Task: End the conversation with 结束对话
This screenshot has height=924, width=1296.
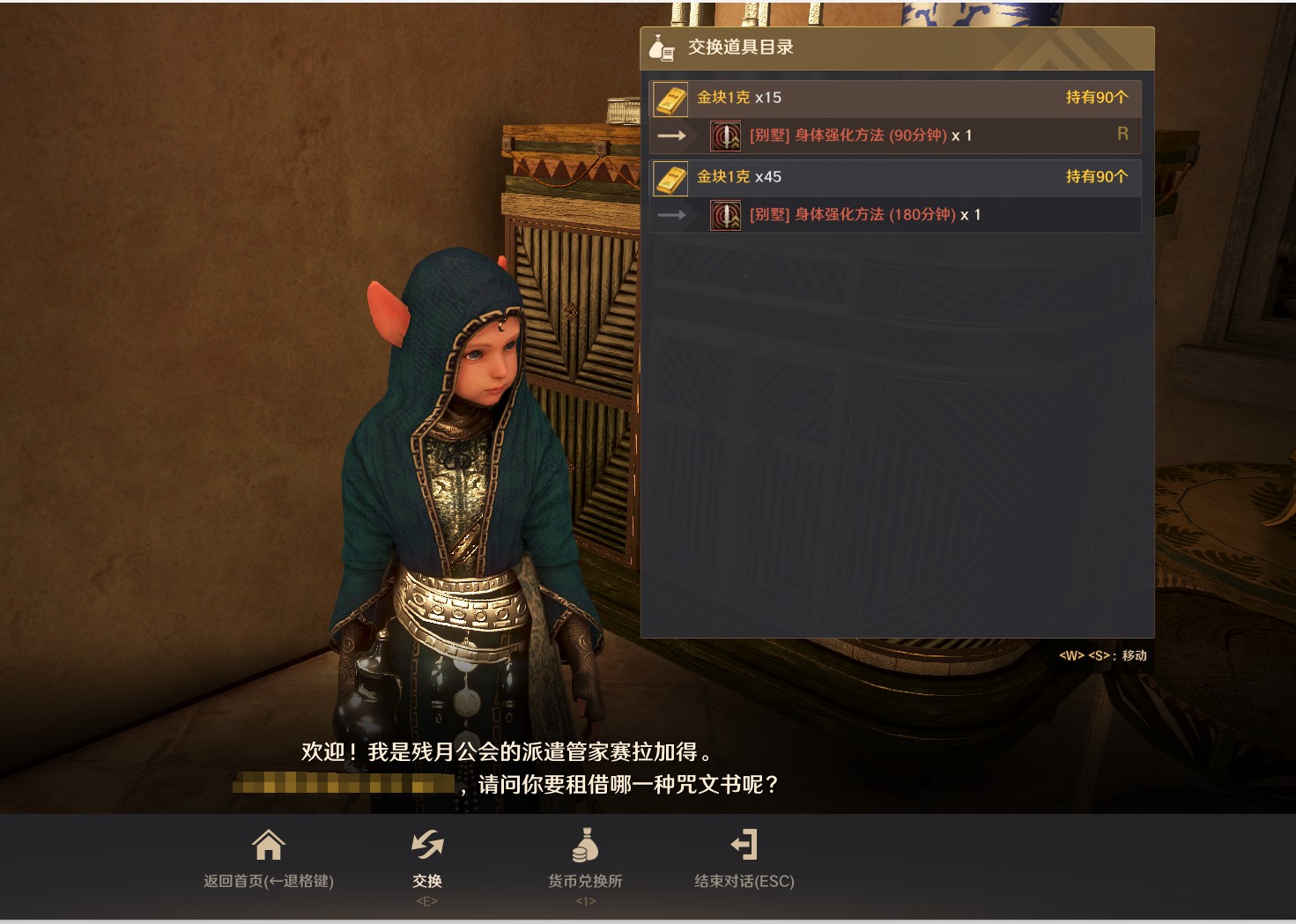Action: [744, 858]
